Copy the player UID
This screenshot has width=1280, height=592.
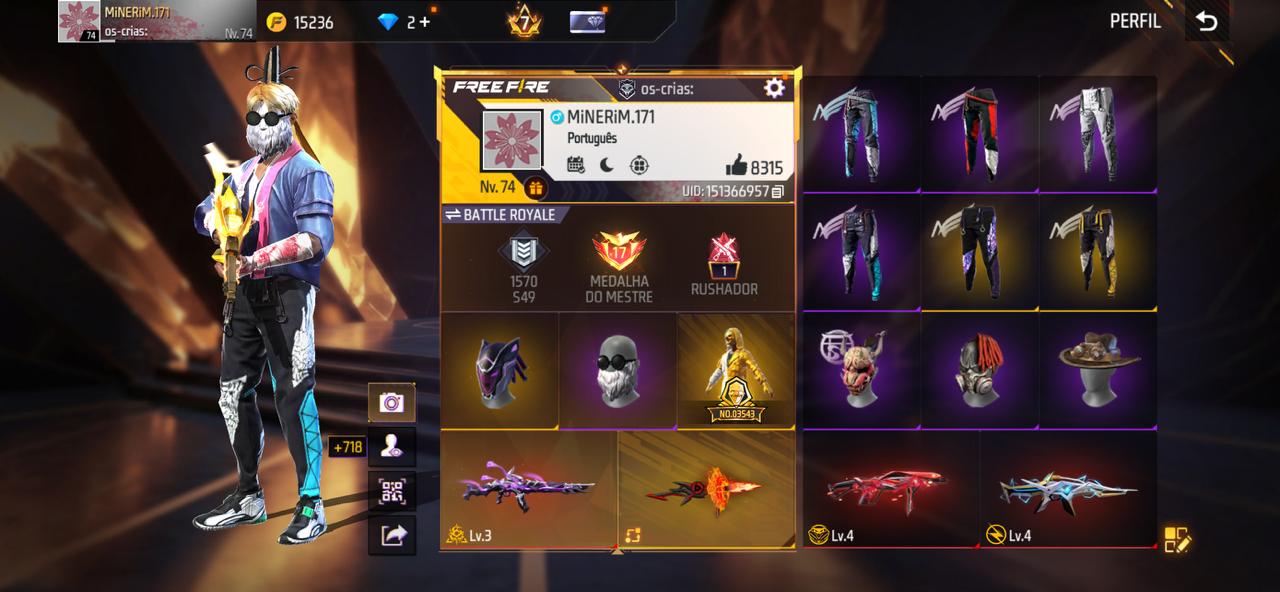[x=778, y=191]
